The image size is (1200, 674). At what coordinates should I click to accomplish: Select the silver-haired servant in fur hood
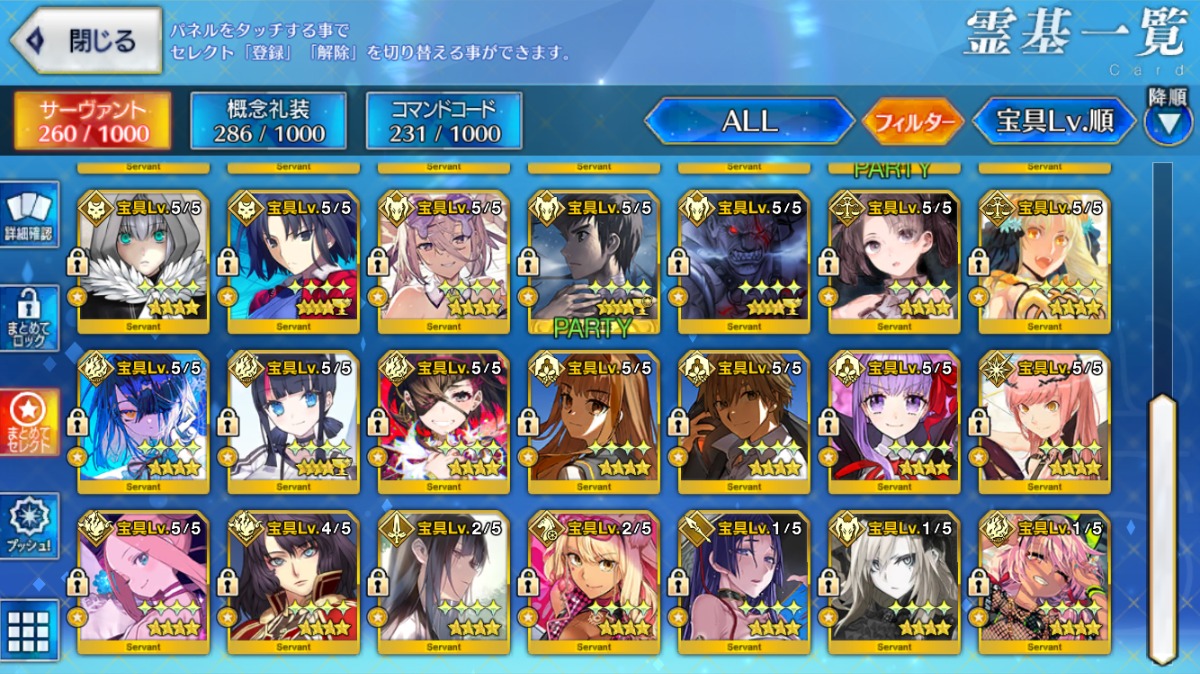coord(143,260)
